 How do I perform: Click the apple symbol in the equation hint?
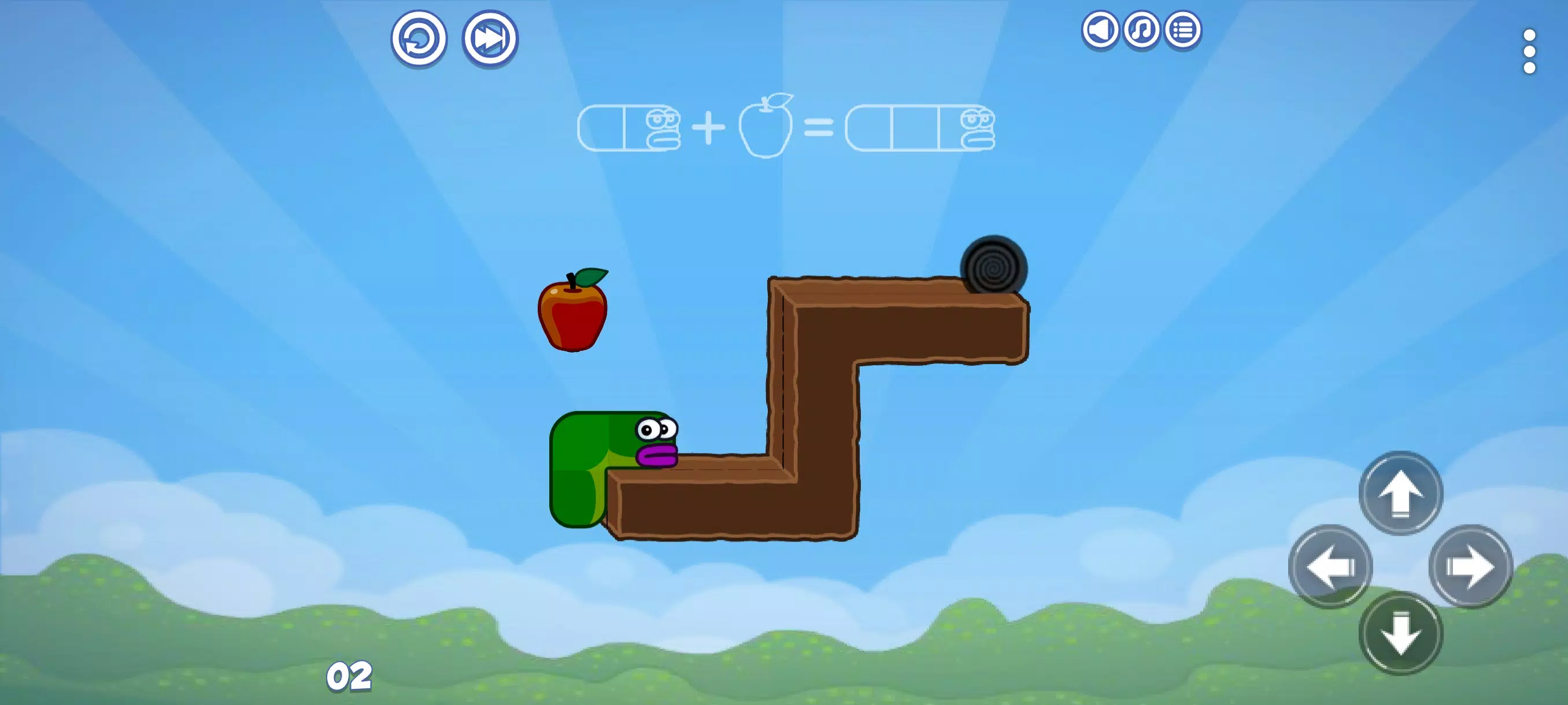[765, 128]
